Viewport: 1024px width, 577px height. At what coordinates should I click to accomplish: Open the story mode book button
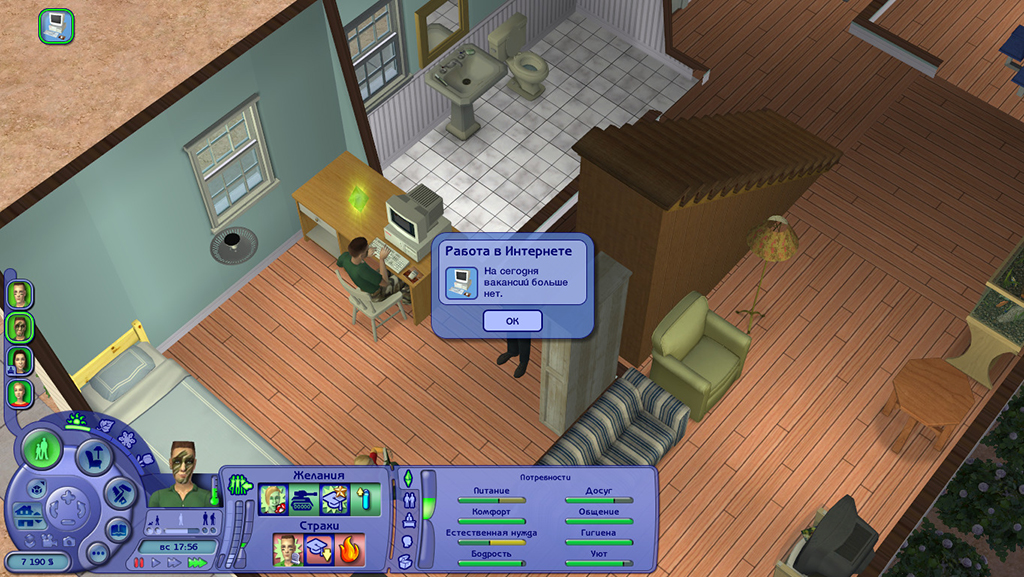pyautogui.click(x=120, y=531)
